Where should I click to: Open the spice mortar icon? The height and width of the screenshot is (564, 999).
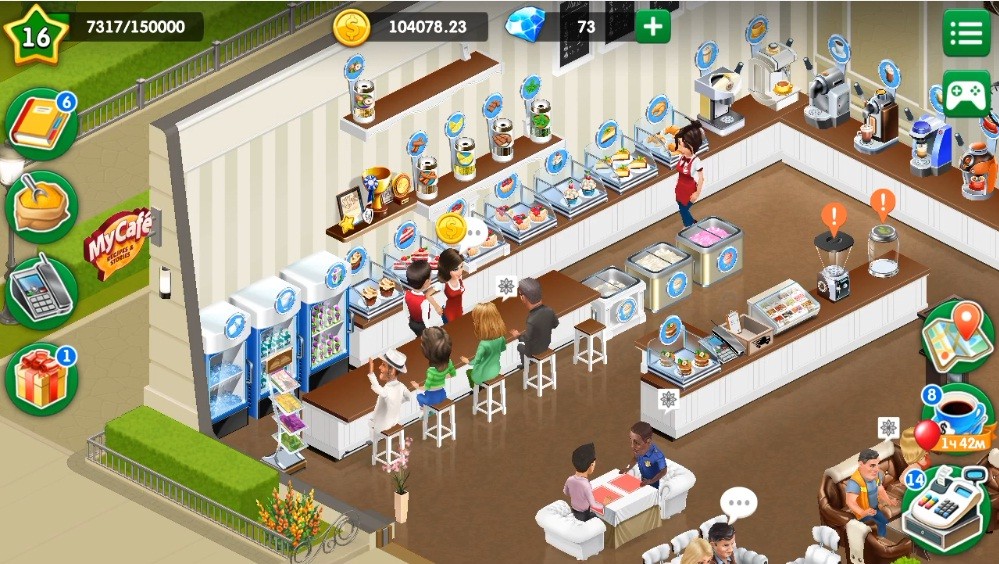[40, 207]
